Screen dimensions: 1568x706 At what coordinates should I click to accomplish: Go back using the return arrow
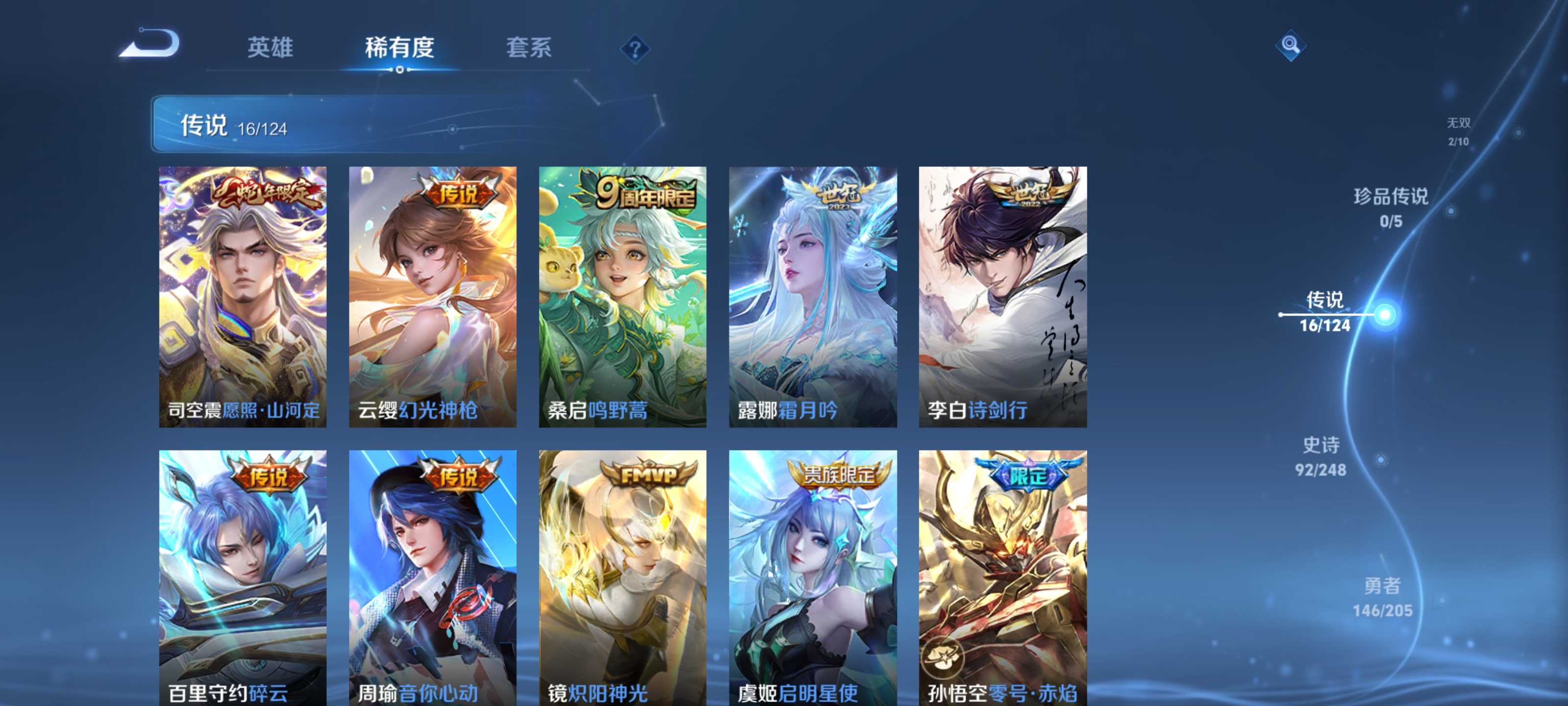click(x=150, y=44)
